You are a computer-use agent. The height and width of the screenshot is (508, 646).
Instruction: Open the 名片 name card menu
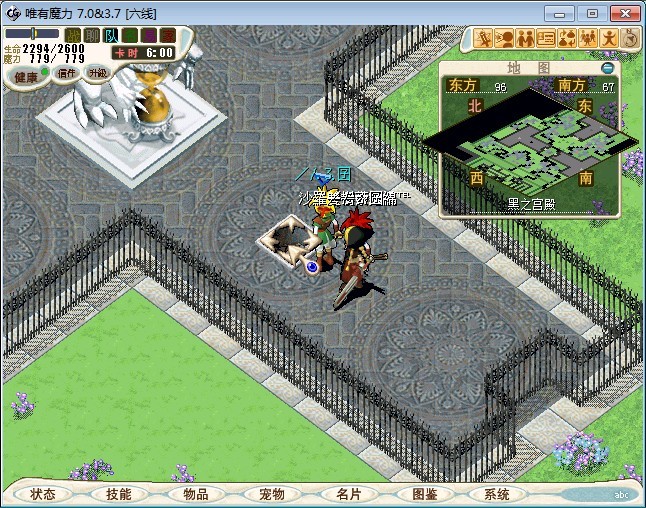348,494
